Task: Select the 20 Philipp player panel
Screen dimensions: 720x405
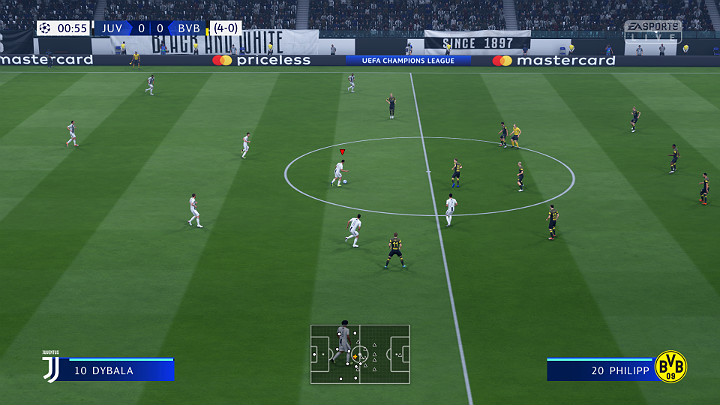Action: click(x=600, y=370)
